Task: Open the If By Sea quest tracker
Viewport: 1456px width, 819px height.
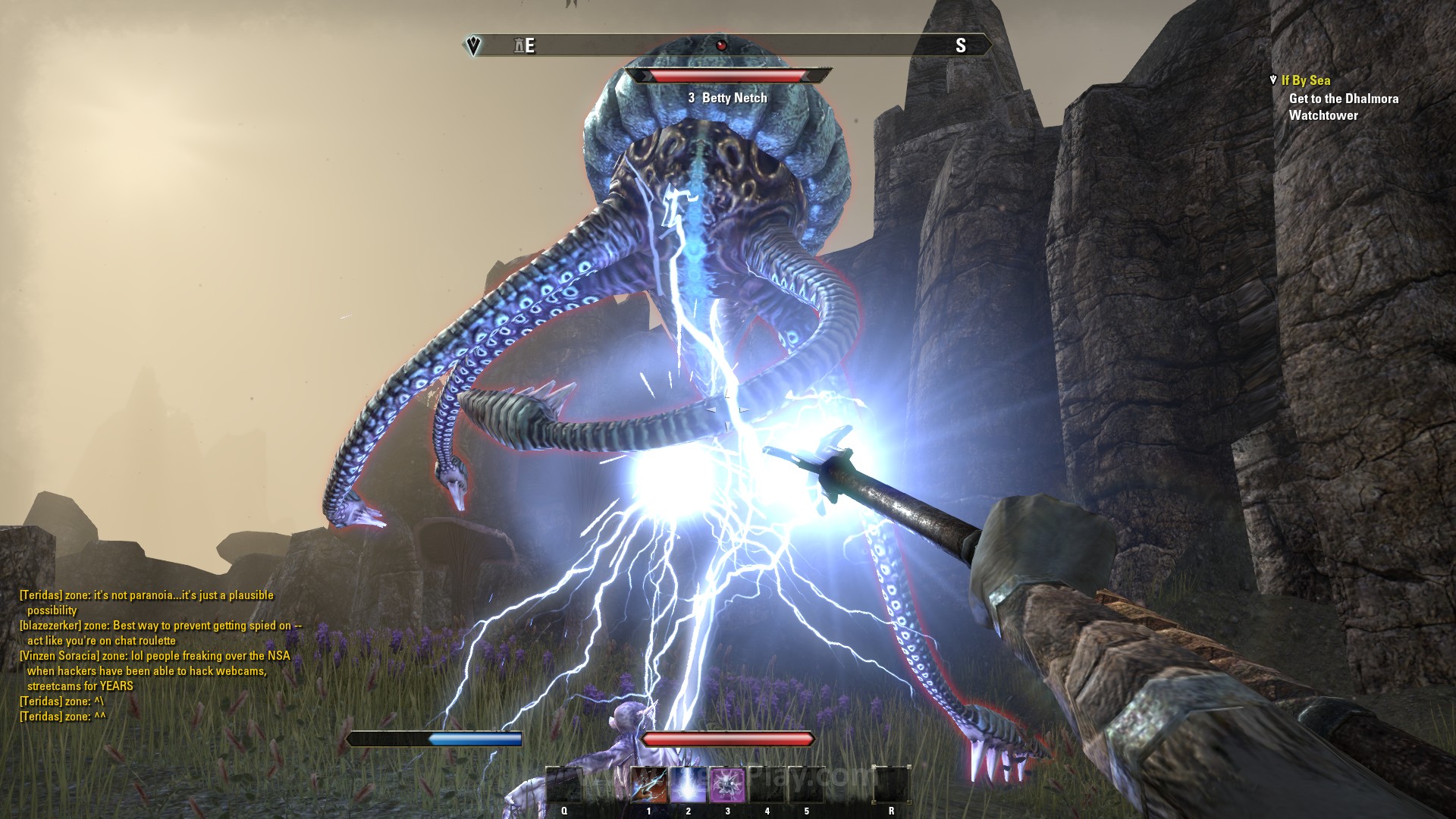Action: pos(1305,80)
